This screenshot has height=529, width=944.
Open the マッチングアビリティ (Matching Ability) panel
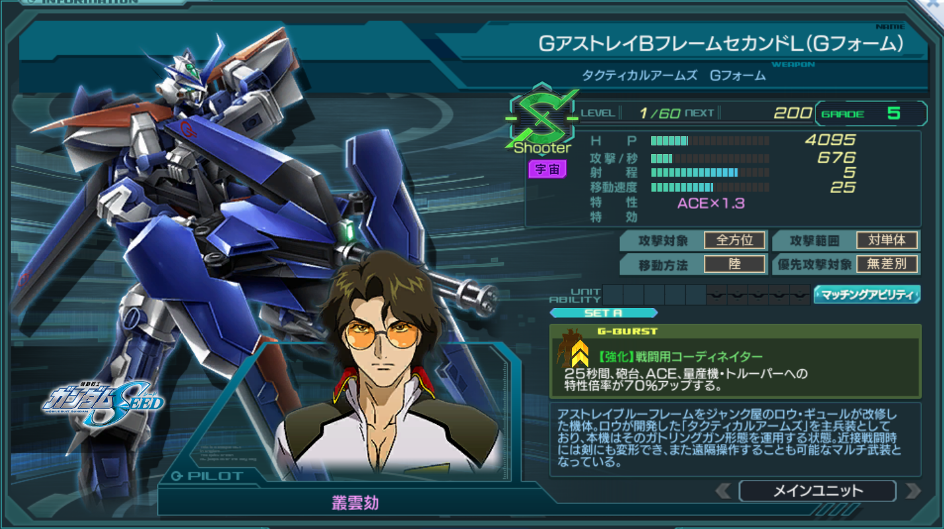[866, 294]
